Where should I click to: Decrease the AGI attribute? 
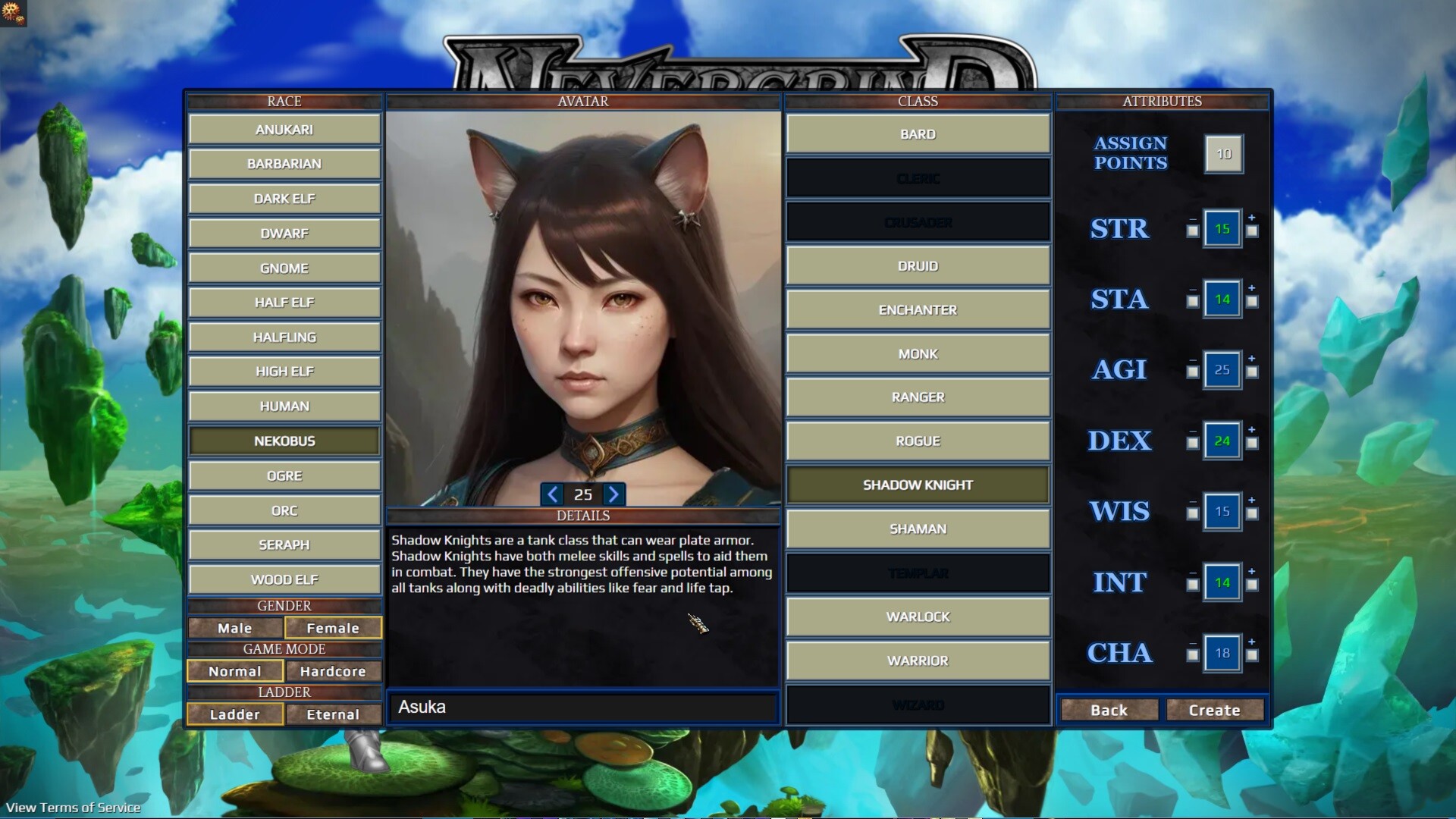[x=1192, y=369]
